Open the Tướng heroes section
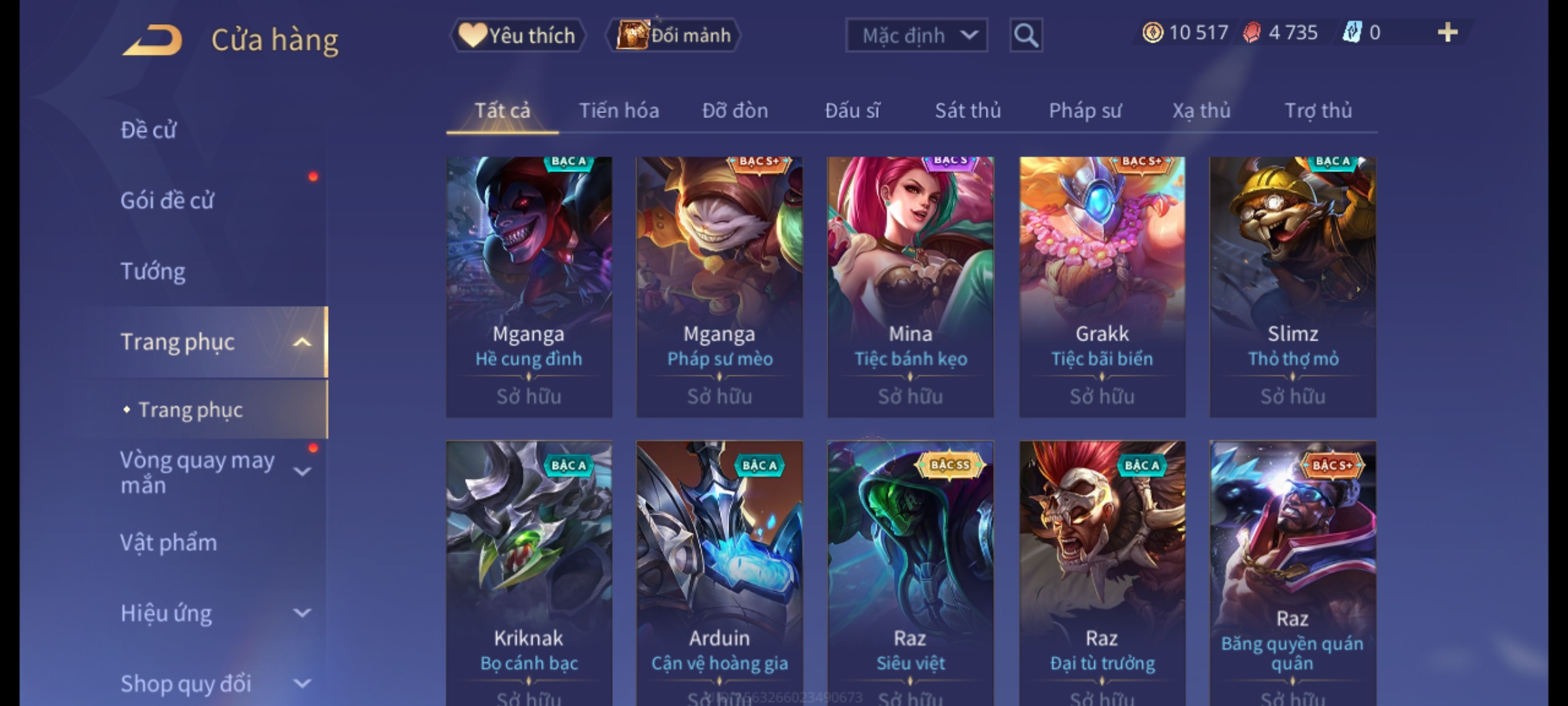 (x=153, y=271)
